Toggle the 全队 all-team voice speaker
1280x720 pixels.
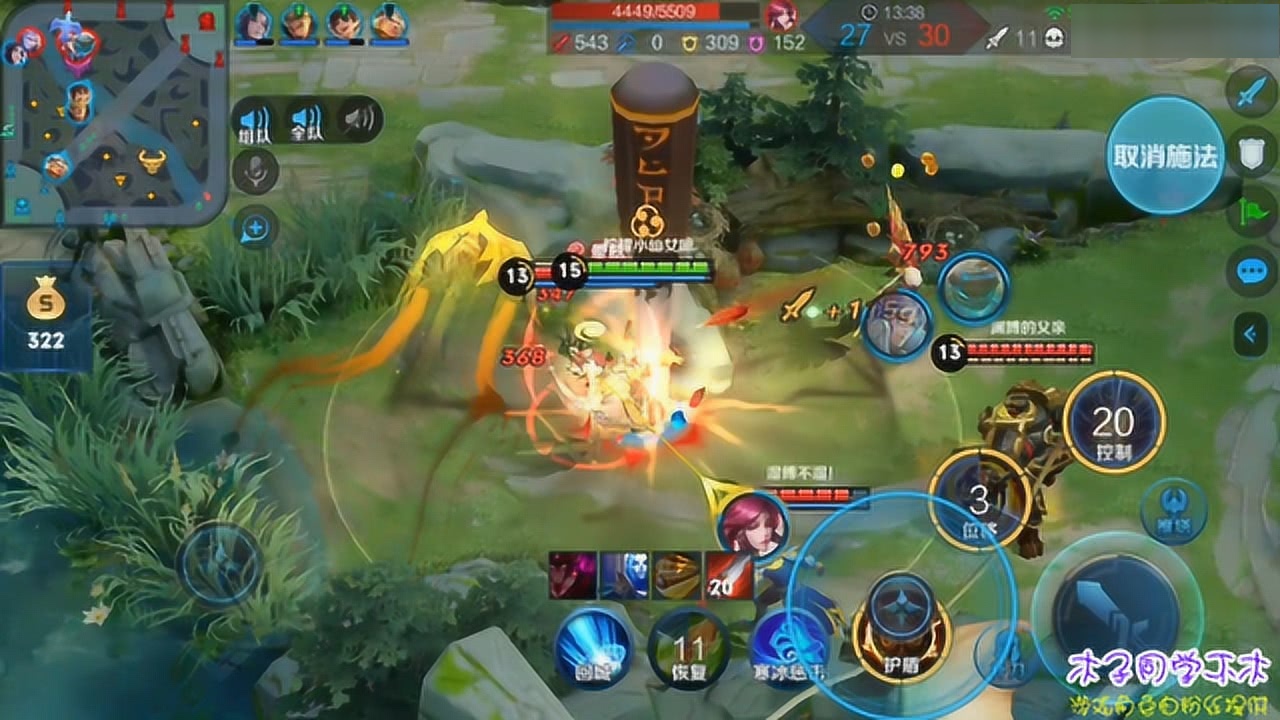[x=306, y=121]
